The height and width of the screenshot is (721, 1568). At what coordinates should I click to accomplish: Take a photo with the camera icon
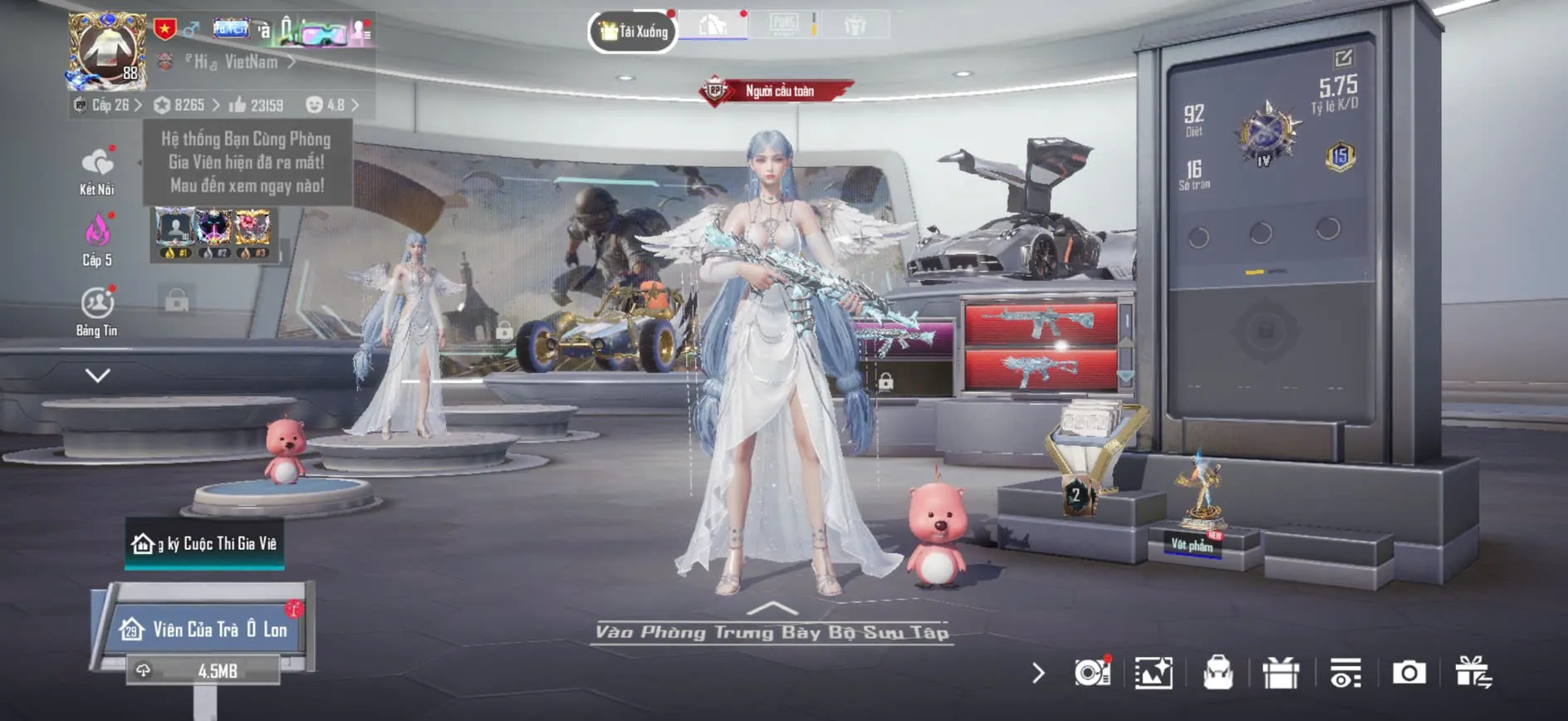pos(1409,673)
